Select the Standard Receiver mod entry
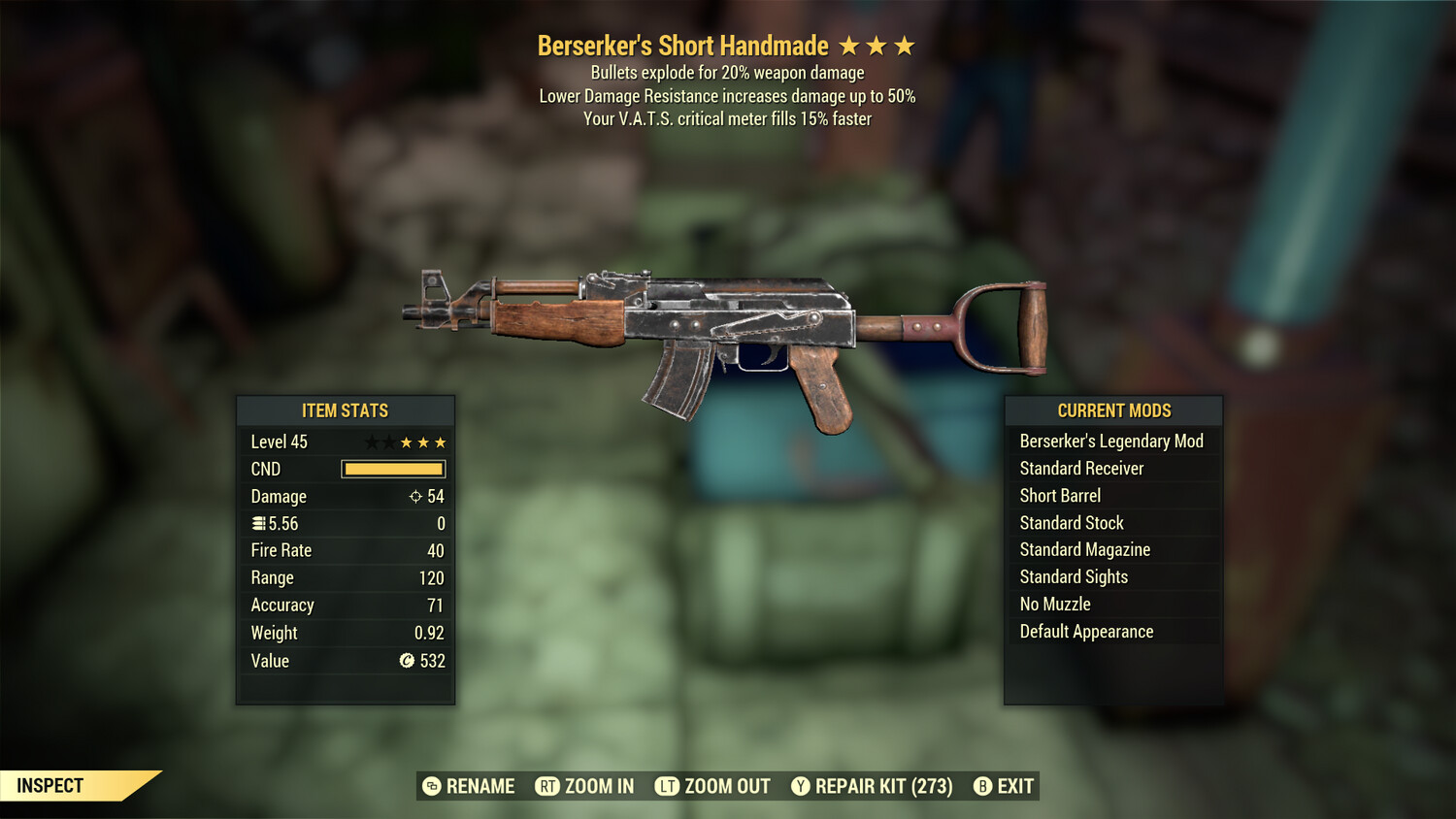Image resolution: width=1456 pixels, height=819 pixels. pyautogui.click(x=1081, y=468)
